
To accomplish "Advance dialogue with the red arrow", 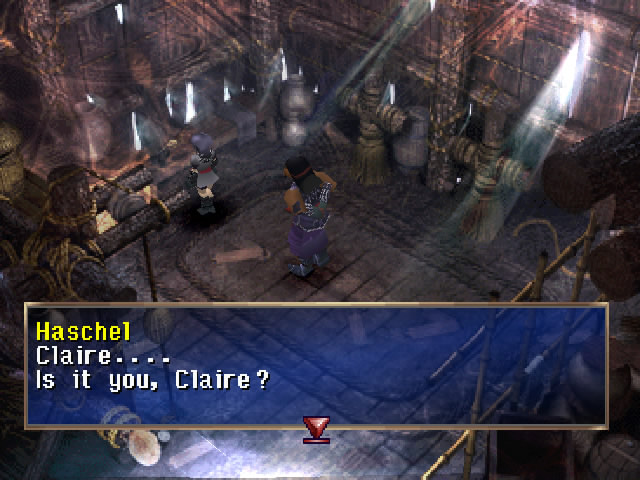I will 318,429.
